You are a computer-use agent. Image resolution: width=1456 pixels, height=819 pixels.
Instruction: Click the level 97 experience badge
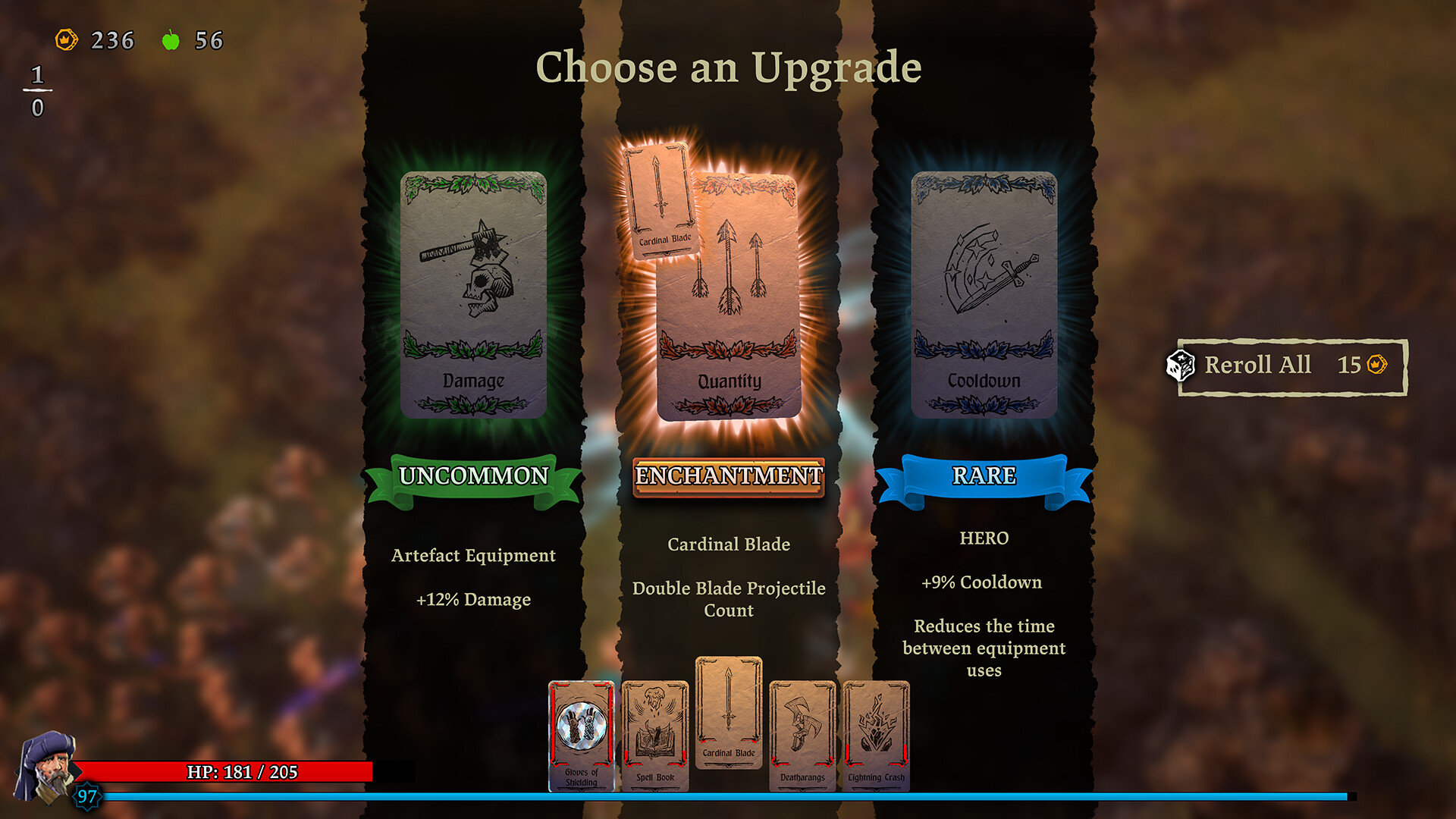click(86, 797)
